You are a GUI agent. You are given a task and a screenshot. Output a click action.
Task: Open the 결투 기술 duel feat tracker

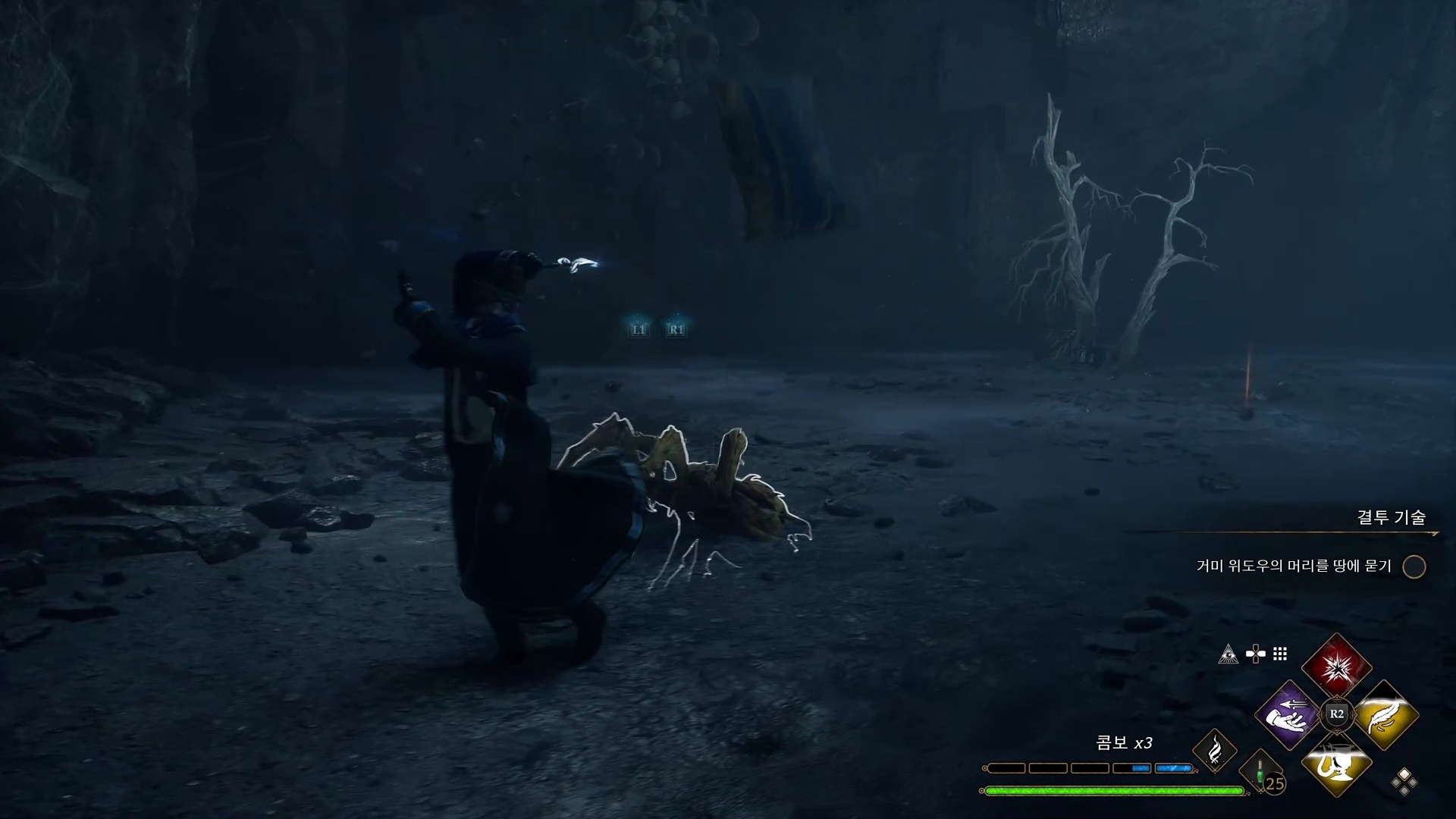[x=1391, y=517]
